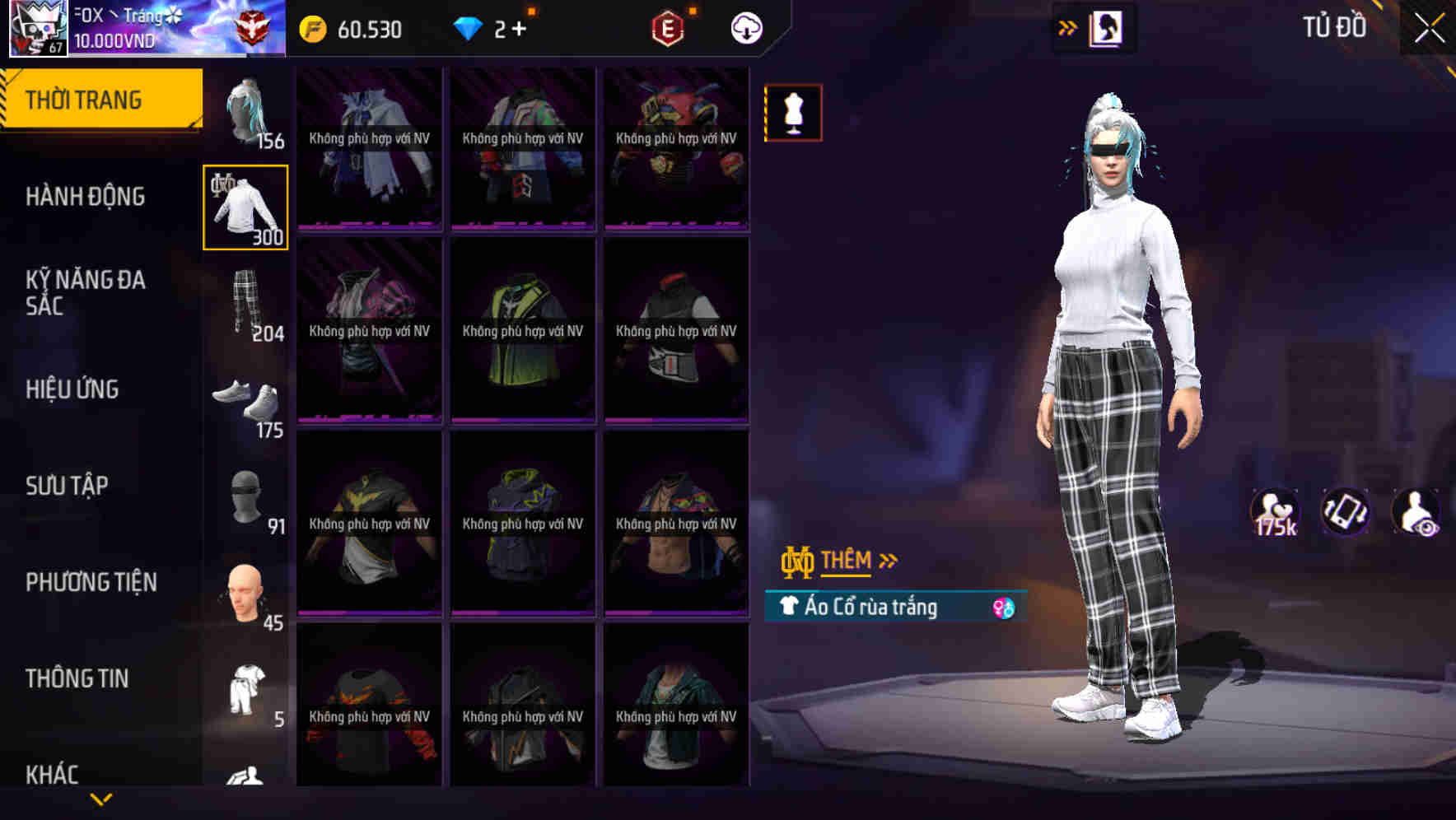
Task: Select the diamond balance icon
Action: [469, 30]
